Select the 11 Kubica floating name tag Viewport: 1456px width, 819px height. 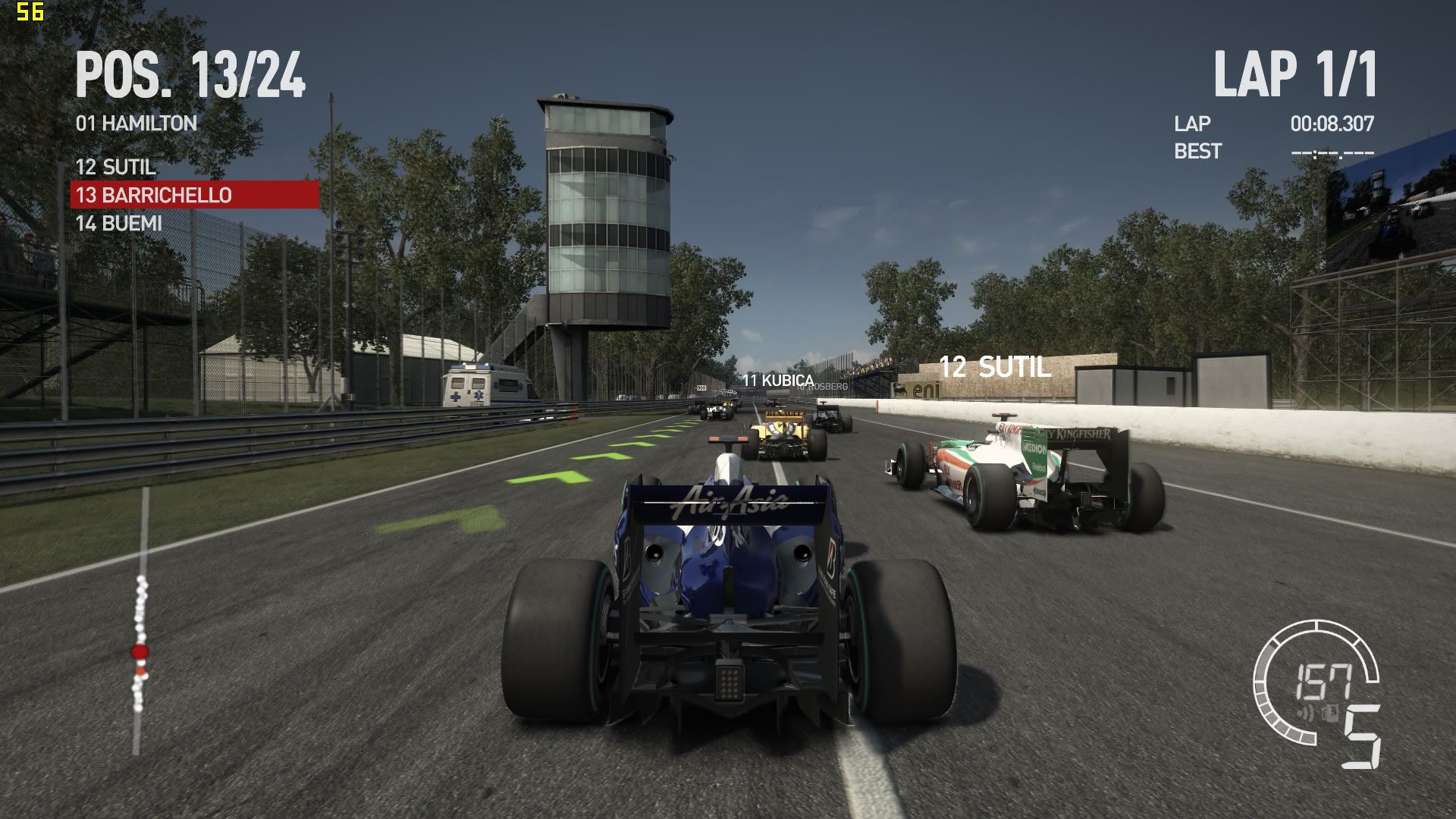pyautogui.click(x=777, y=380)
